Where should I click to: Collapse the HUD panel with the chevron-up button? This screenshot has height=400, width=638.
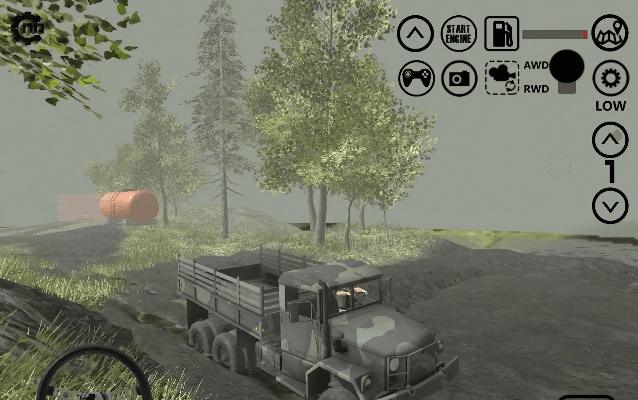coord(416,34)
